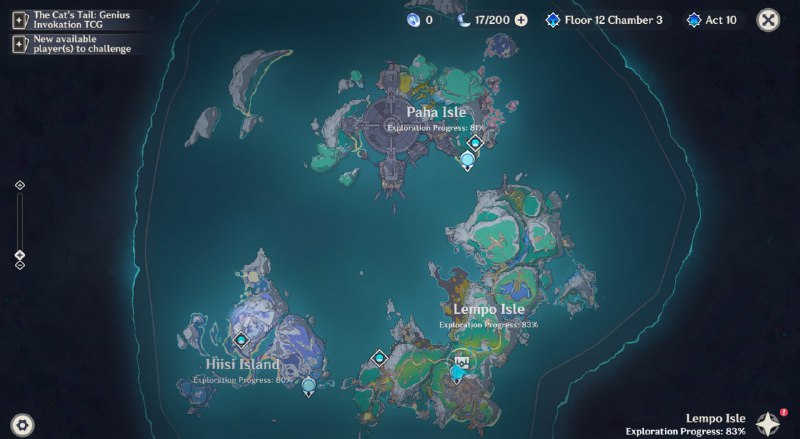The image size is (800, 439).
Task: Select the diamond teleport marker on Paha Isle
Action: (475, 143)
